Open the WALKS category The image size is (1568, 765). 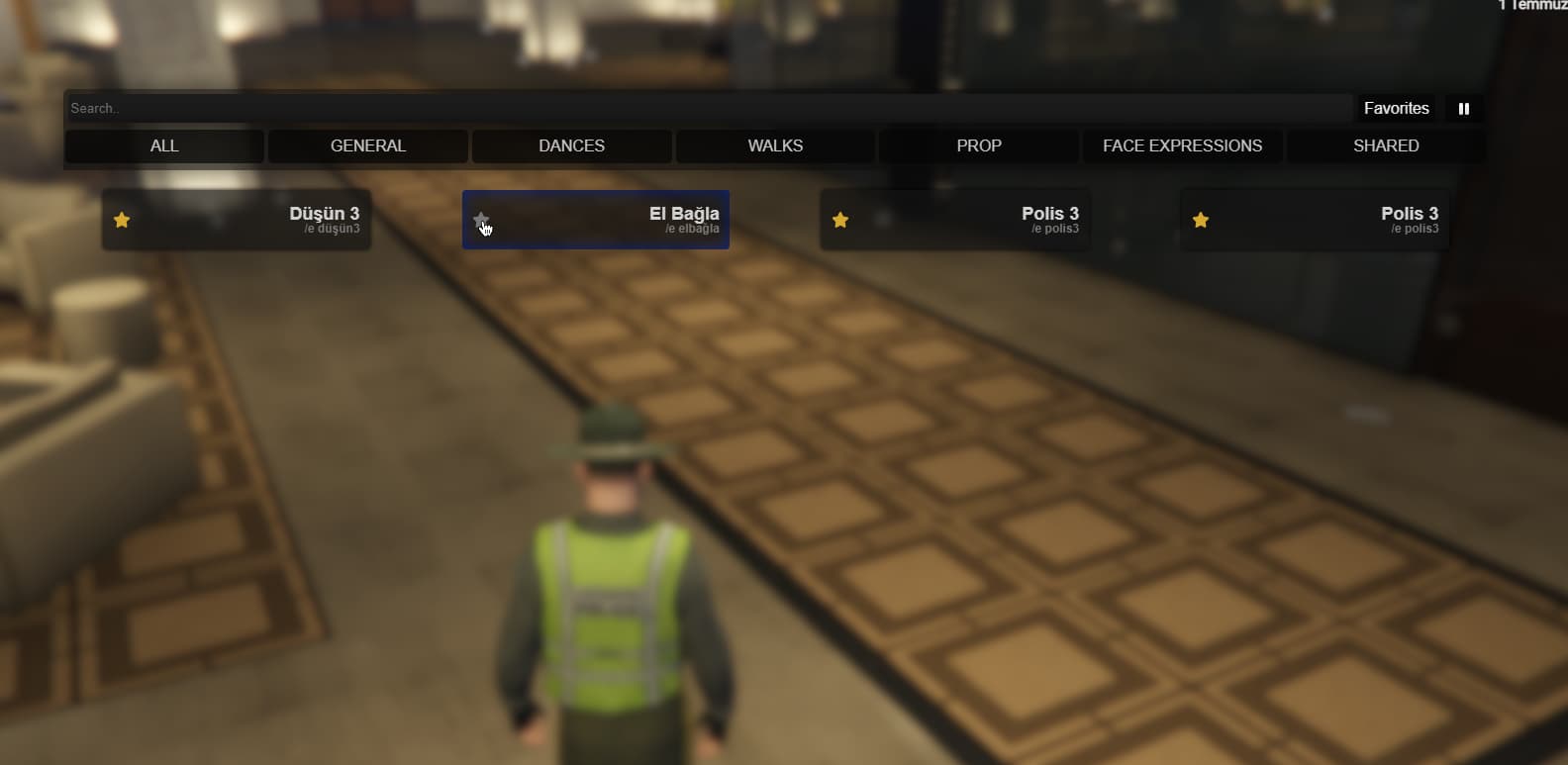(x=775, y=145)
